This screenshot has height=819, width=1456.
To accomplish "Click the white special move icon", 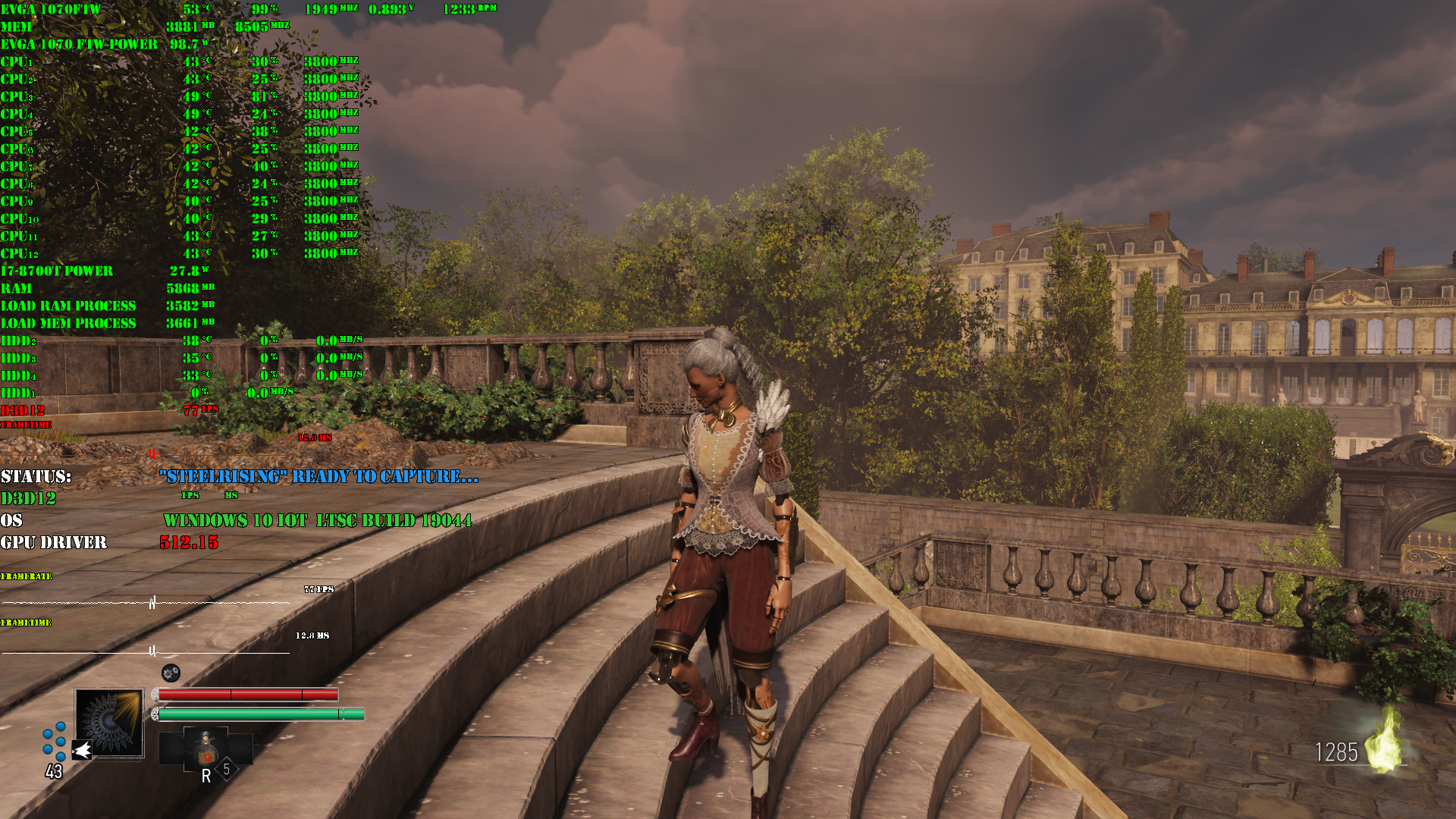I will click(x=82, y=751).
